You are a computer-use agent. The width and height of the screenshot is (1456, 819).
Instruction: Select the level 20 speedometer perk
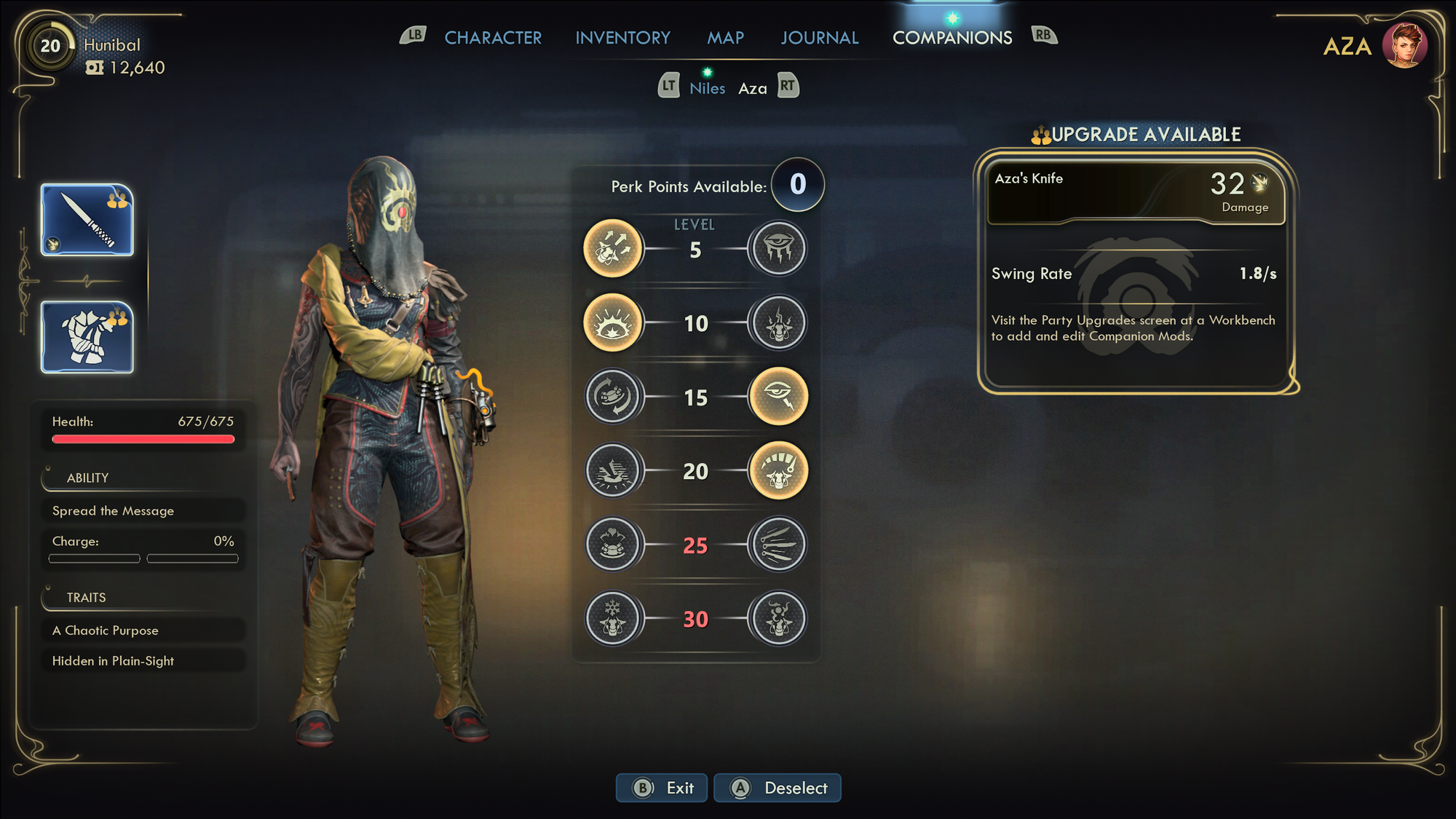(778, 470)
